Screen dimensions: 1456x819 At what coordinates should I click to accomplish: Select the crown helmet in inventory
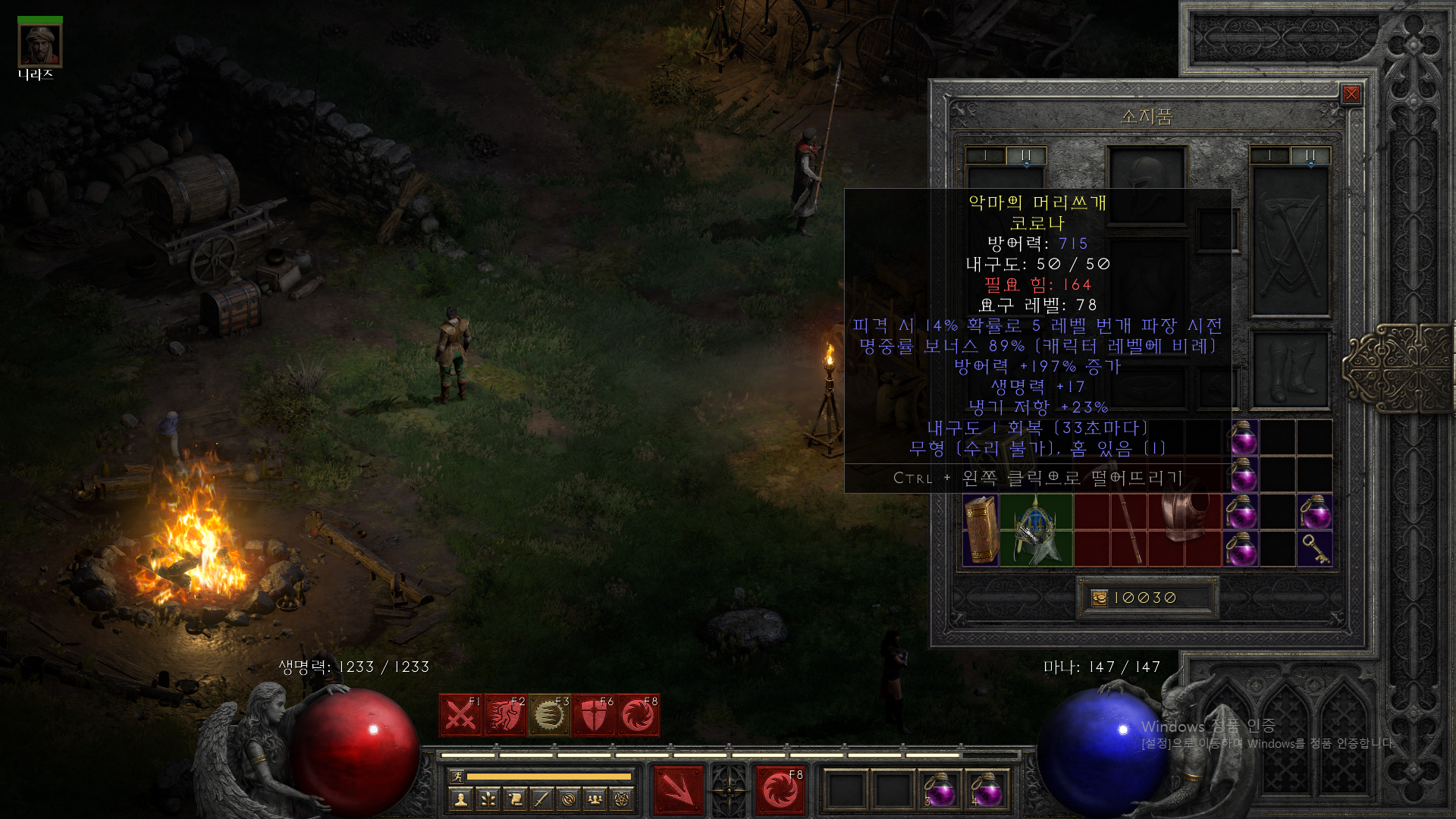1036,530
